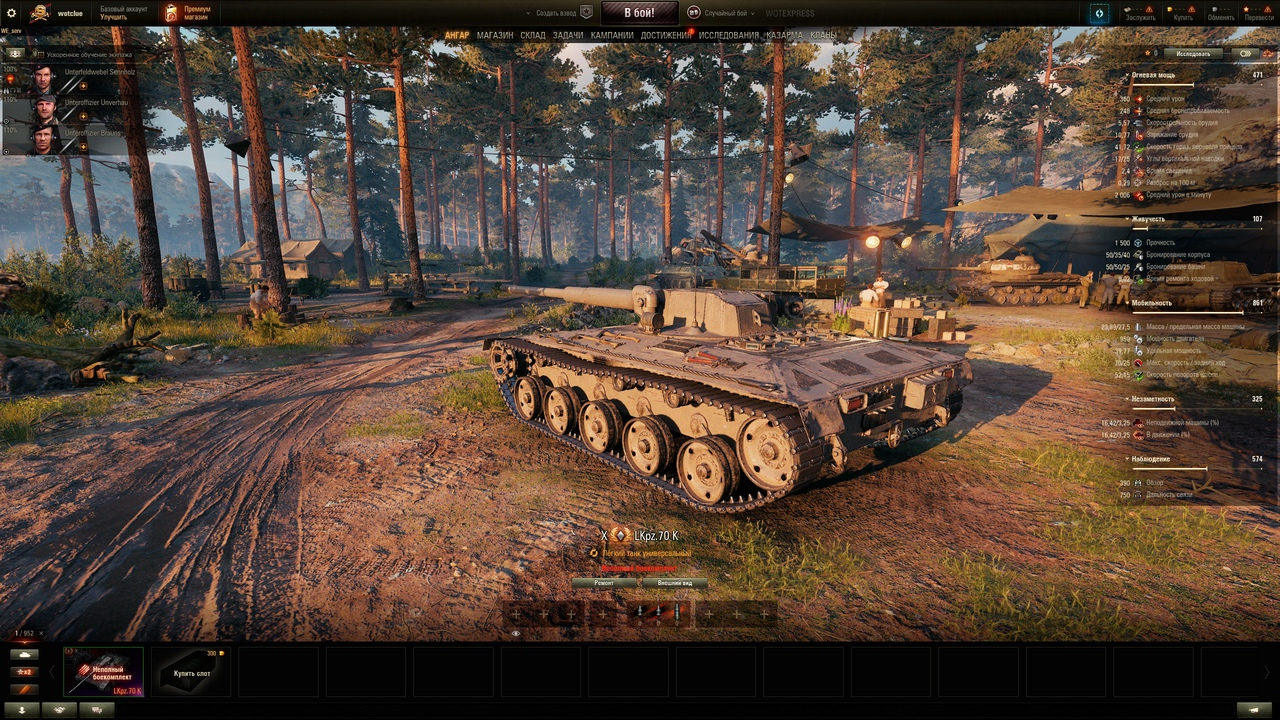Open the ЗАДАЧИ tab
Viewport: 1280px width, 720px height.
(x=568, y=35)
